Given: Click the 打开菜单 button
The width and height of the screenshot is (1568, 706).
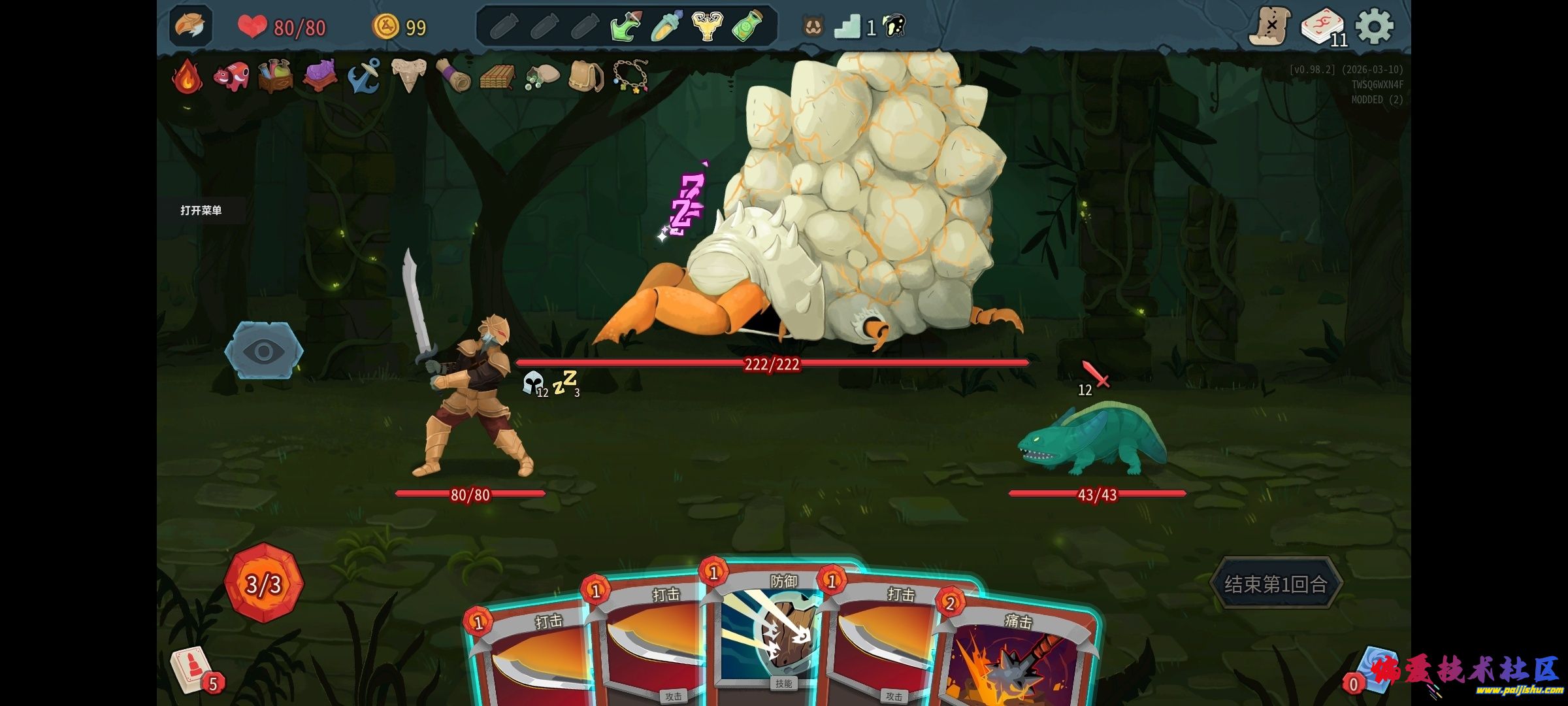Looking at the screenshot, I should (x=201, y=210).
